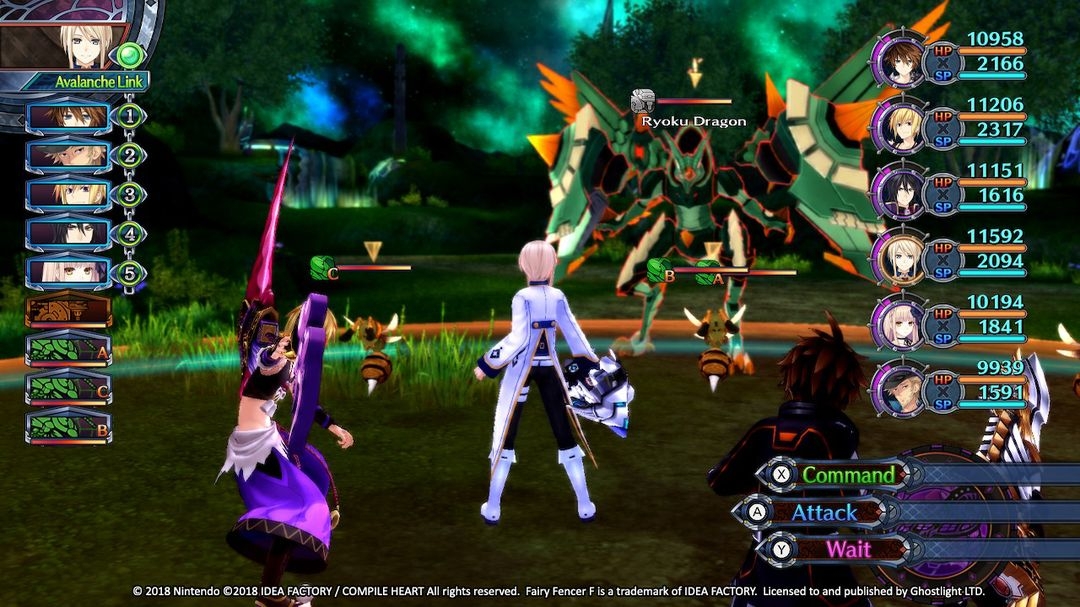Select turn order slot number 5
Image resolution: width=1080 pixels, height=607 pixels.
click(x=68, y=272)
